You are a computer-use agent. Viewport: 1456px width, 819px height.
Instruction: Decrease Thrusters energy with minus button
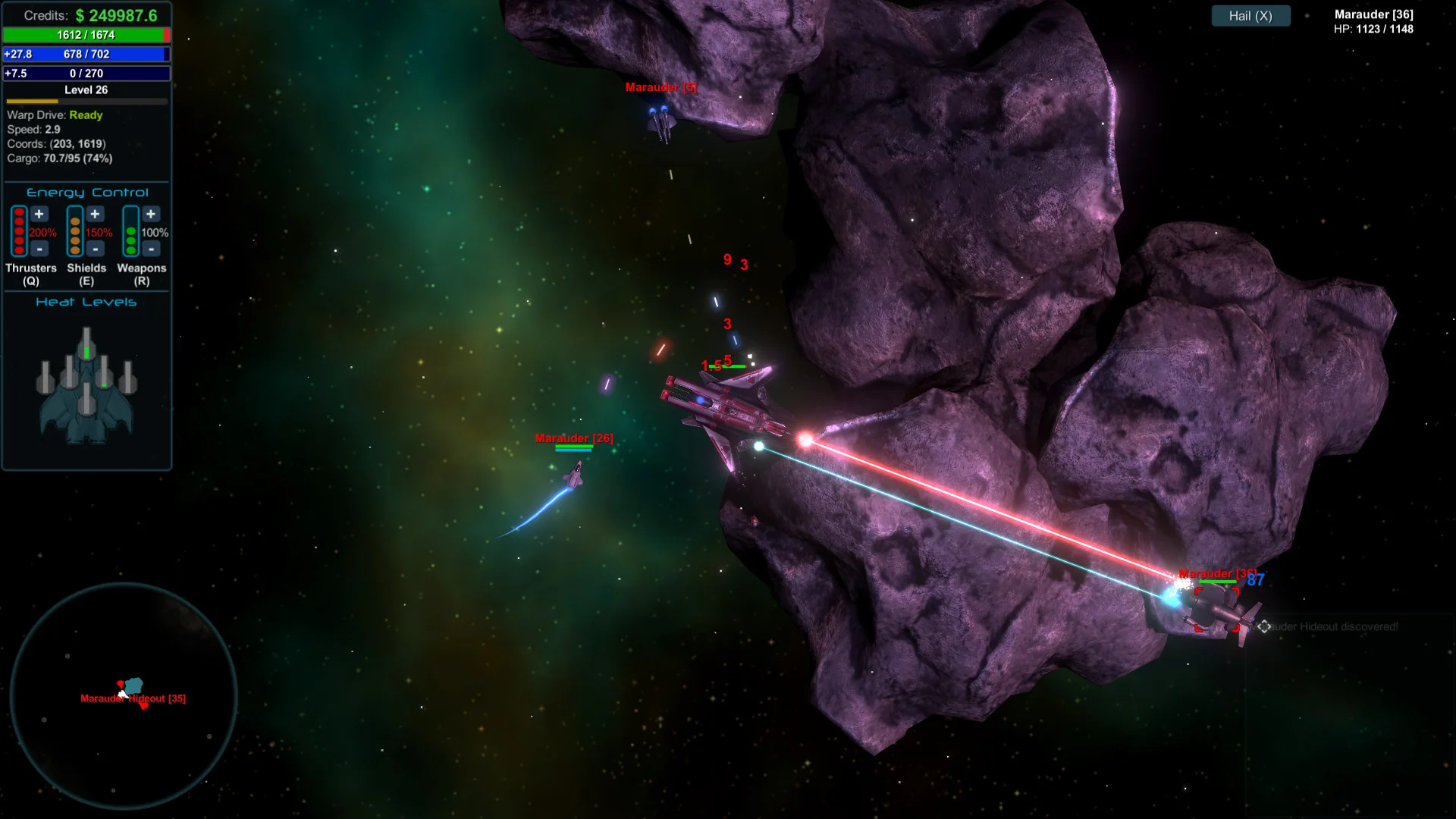click(x=39, y=249)
